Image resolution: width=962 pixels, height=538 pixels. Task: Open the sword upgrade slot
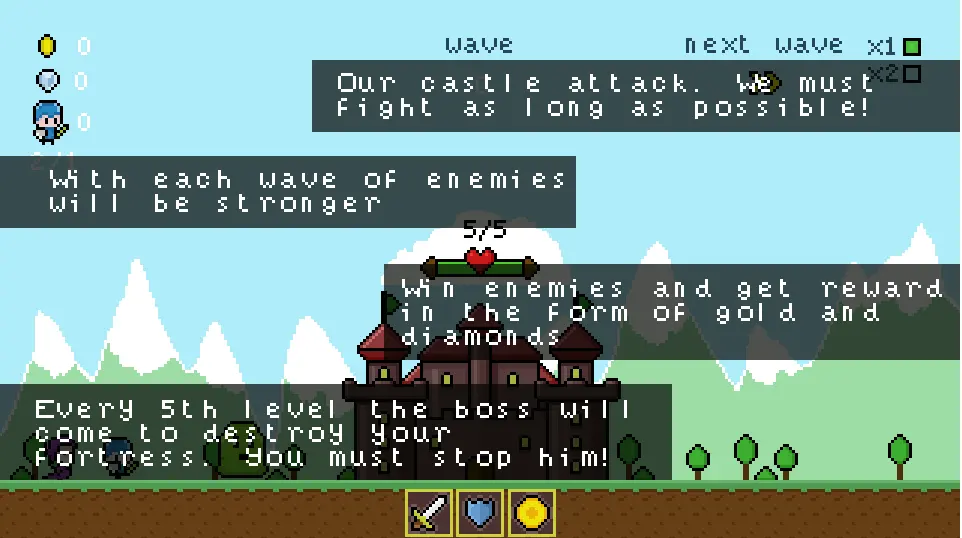429,513
